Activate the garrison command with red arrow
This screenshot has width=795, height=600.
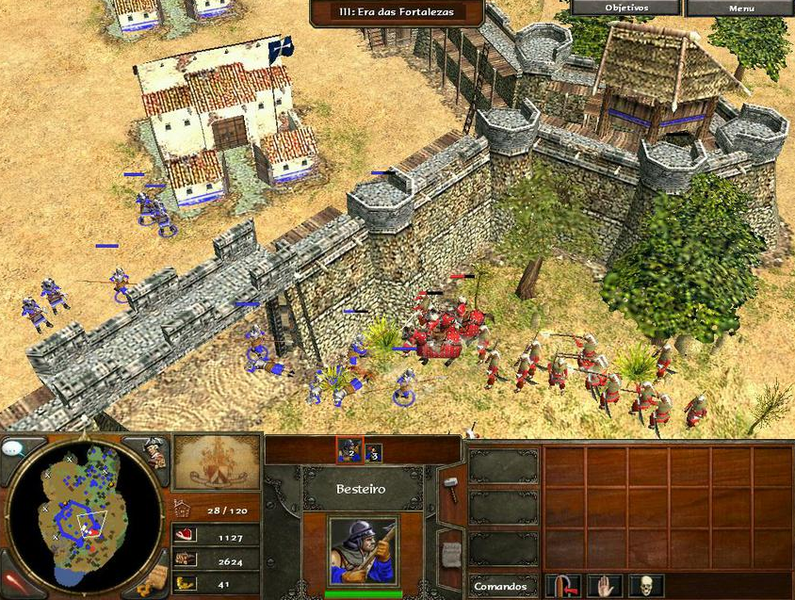pyautogui.click(x=565, y=585)
